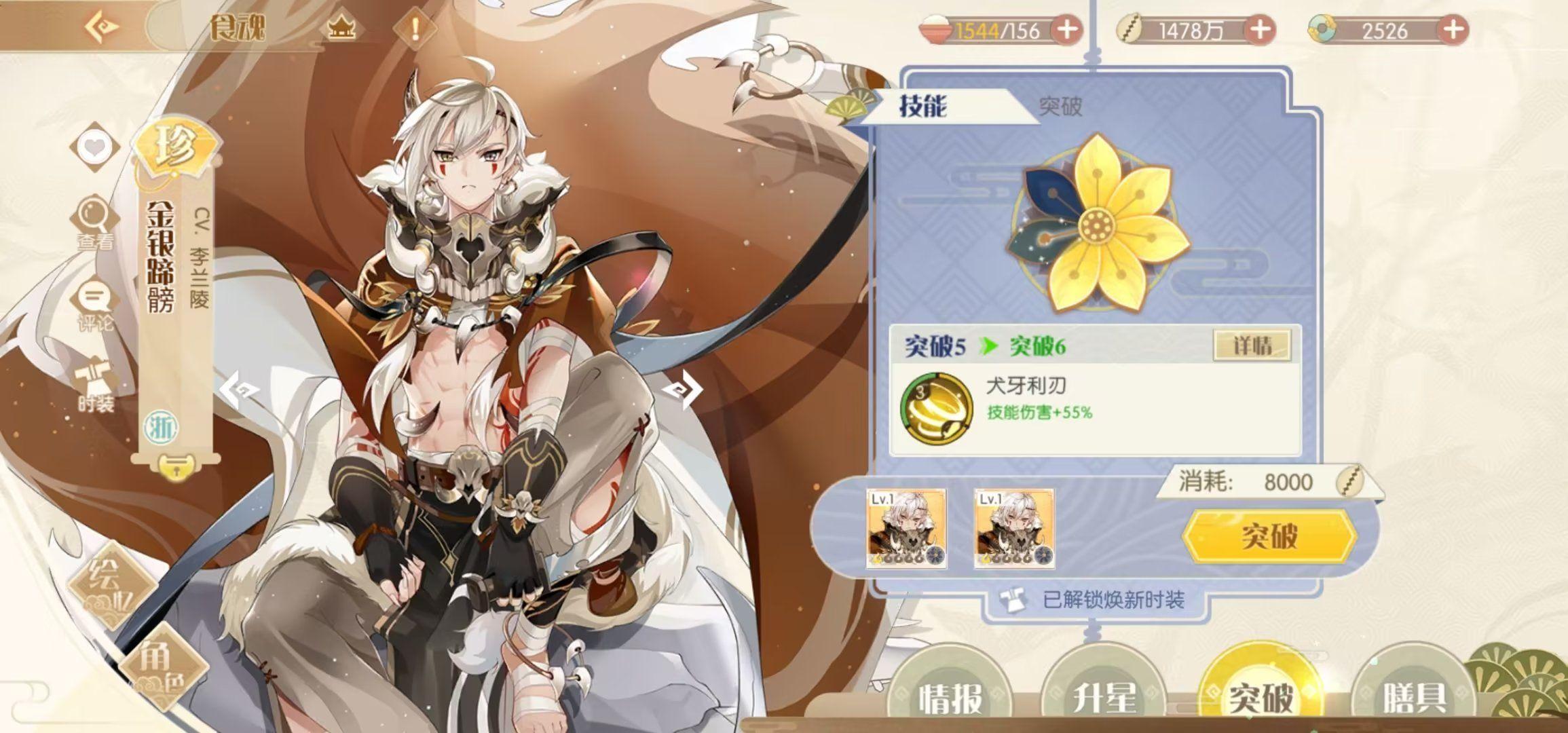Switch to the next character arrow
1568x733 pixels.
click(681, 390)
